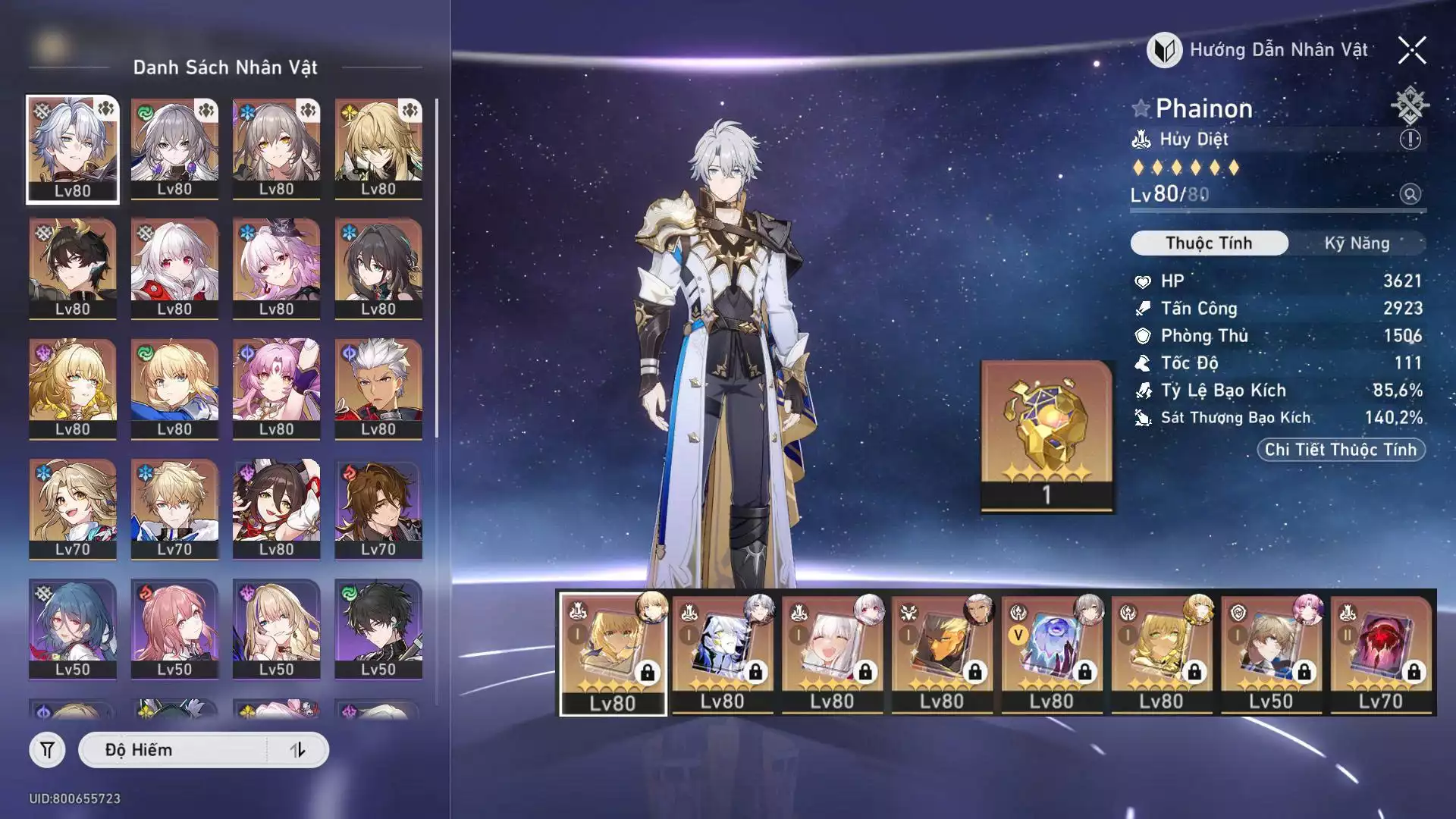Open the character filter funnel button

click(x=47, y=750)
